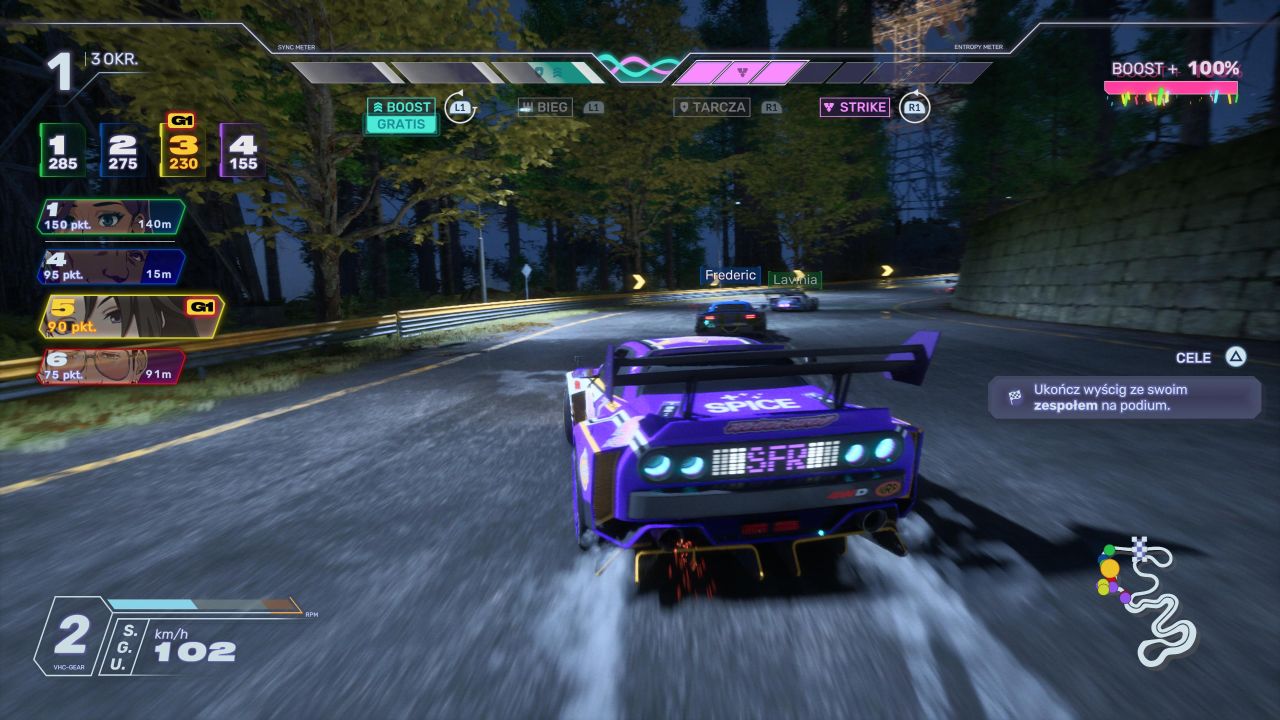Select the sixth-place racer with 75 pkt.

111,367
